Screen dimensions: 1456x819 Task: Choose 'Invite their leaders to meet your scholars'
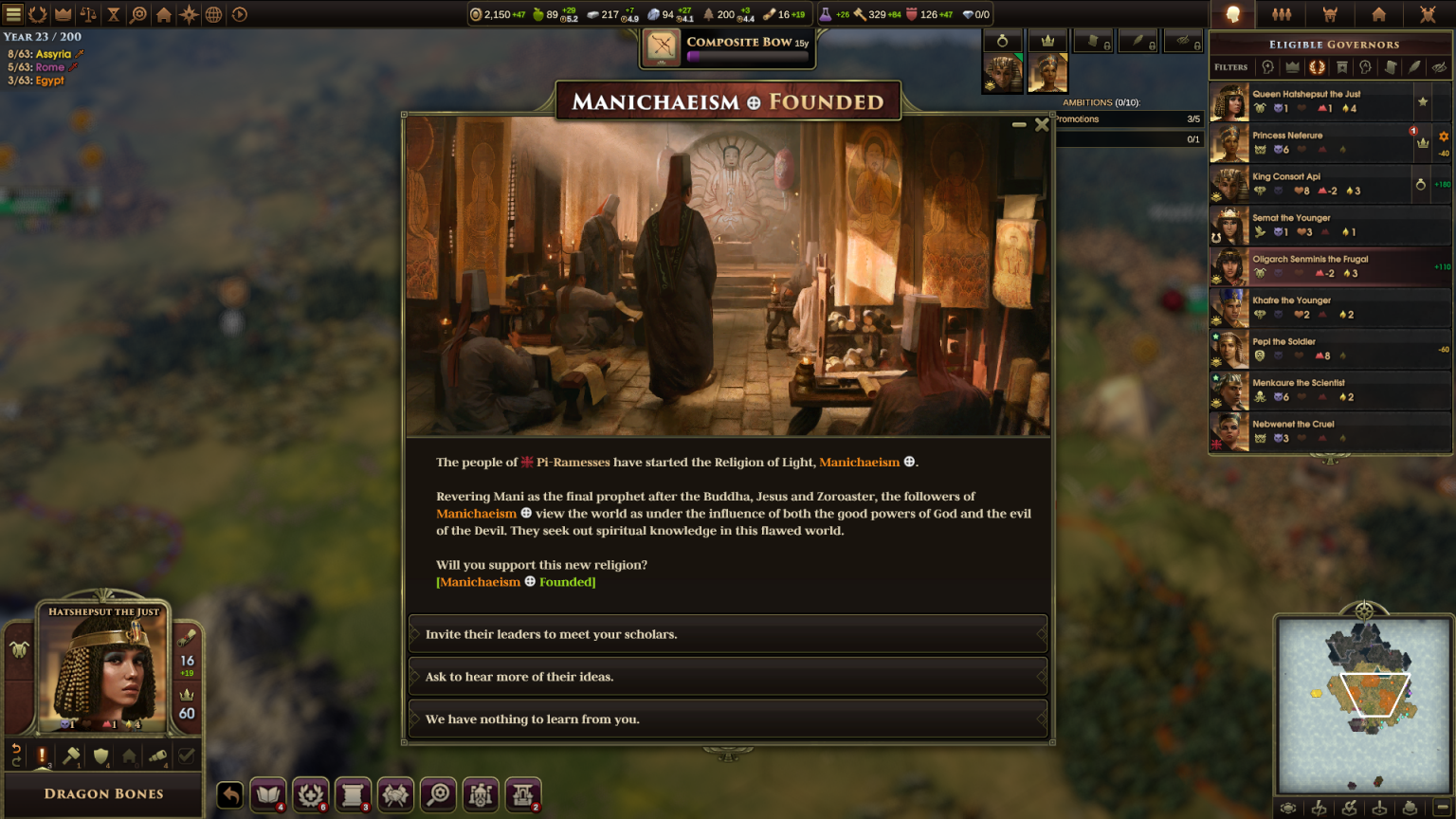click(727, 634)
